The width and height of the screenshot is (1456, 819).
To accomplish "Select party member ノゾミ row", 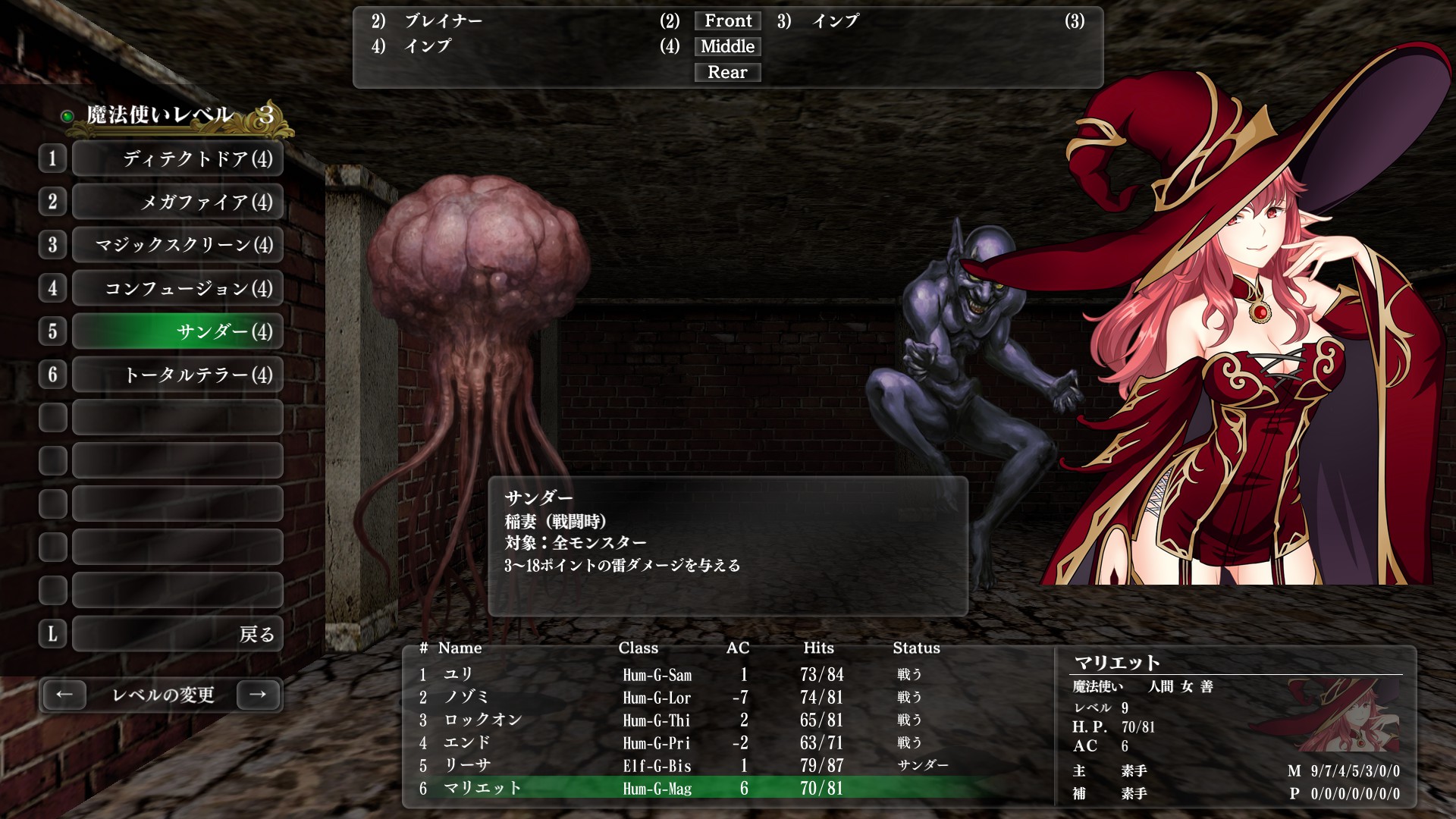I will point(682,697).
